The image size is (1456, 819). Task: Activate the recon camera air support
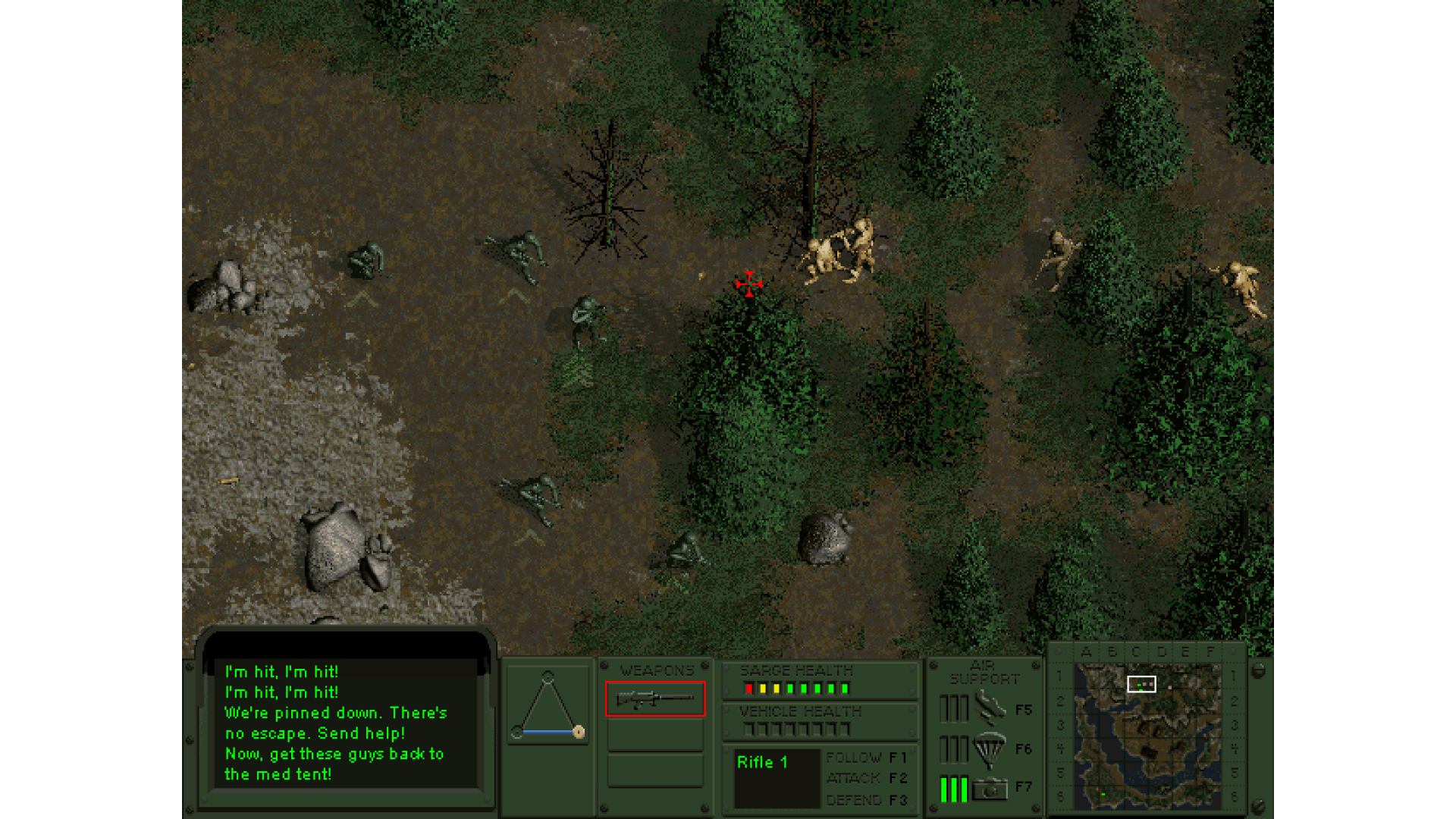tap(990, 789)
